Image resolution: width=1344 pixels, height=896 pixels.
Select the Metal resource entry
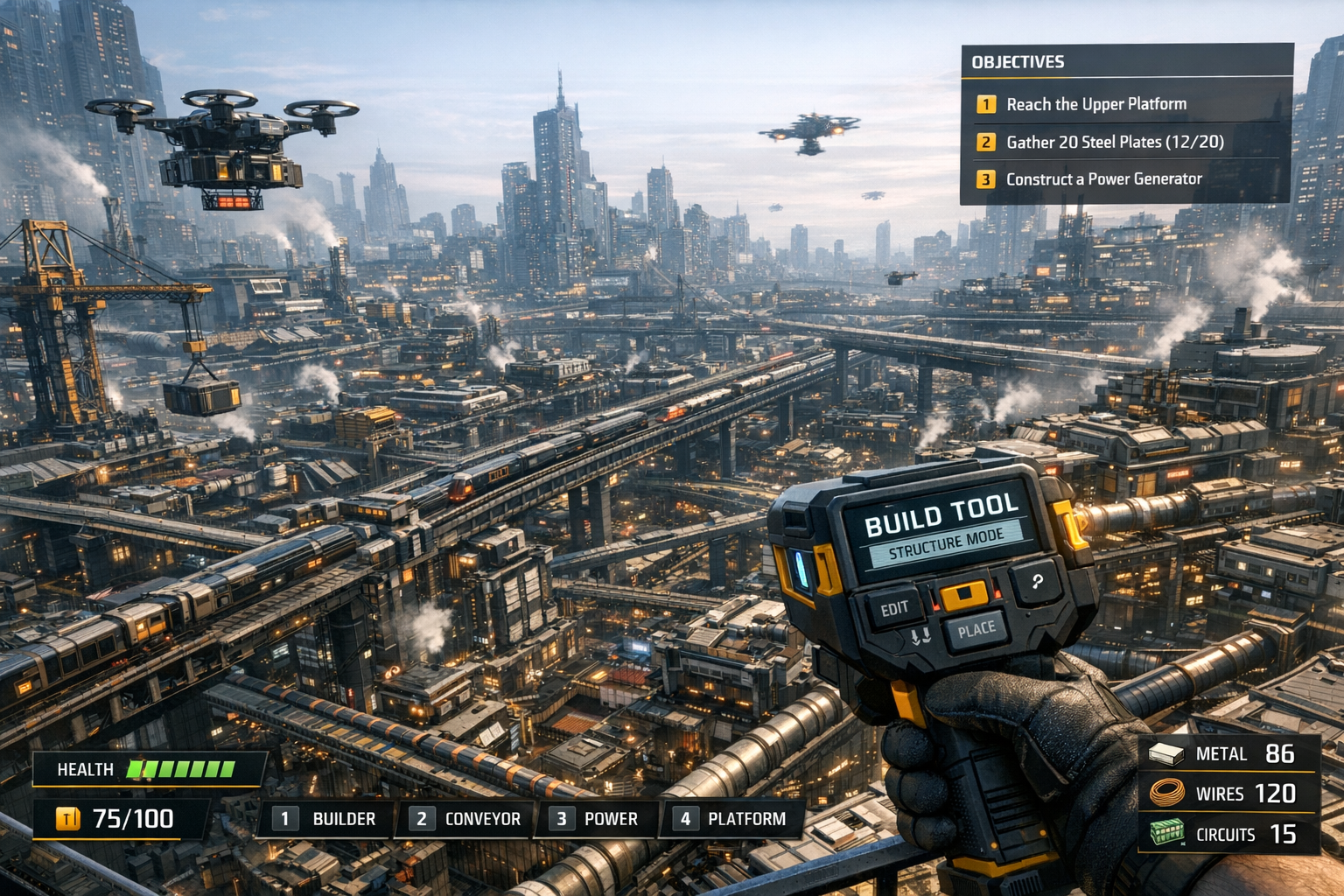pos(1227,753)
